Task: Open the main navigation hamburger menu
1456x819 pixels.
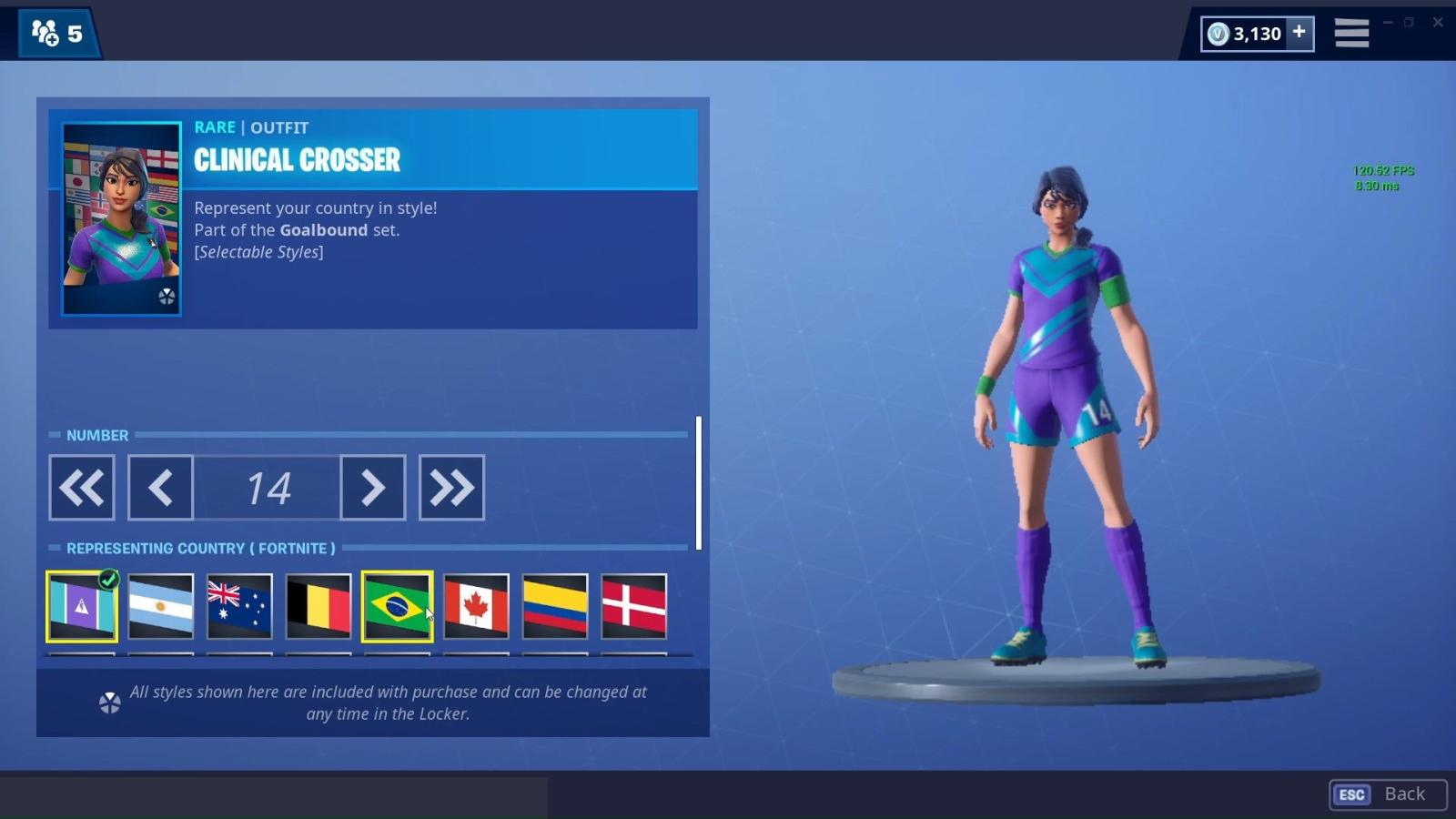Action: click(x=1352, y=32)
